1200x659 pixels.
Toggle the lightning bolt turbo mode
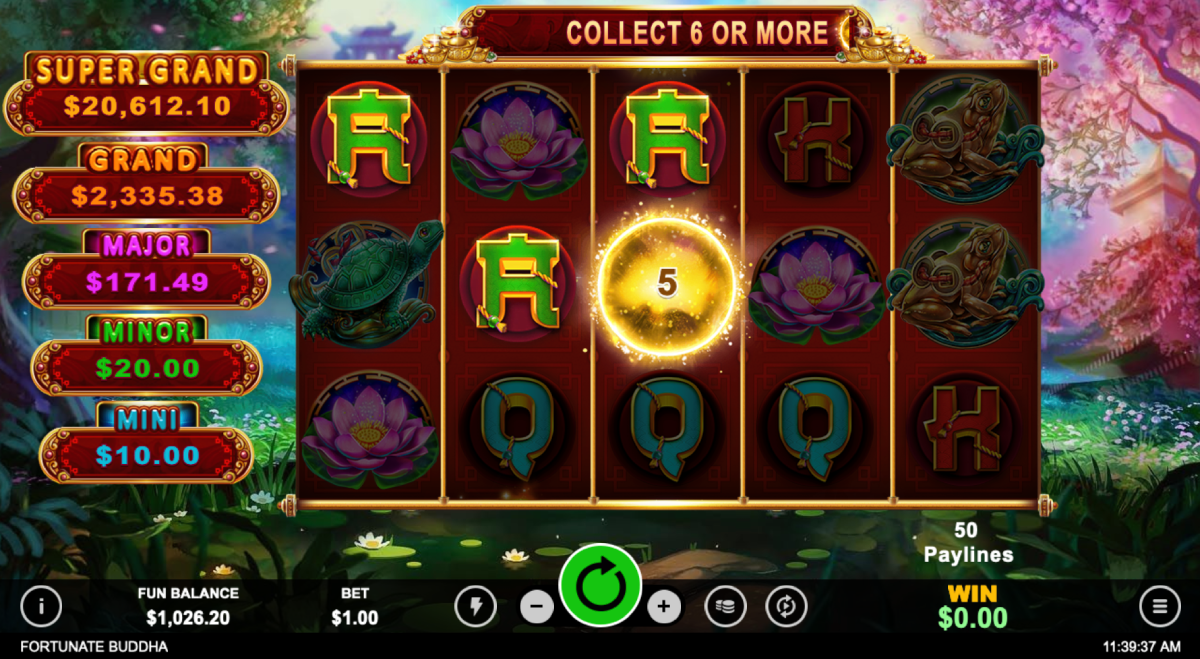tap(475, 606)
